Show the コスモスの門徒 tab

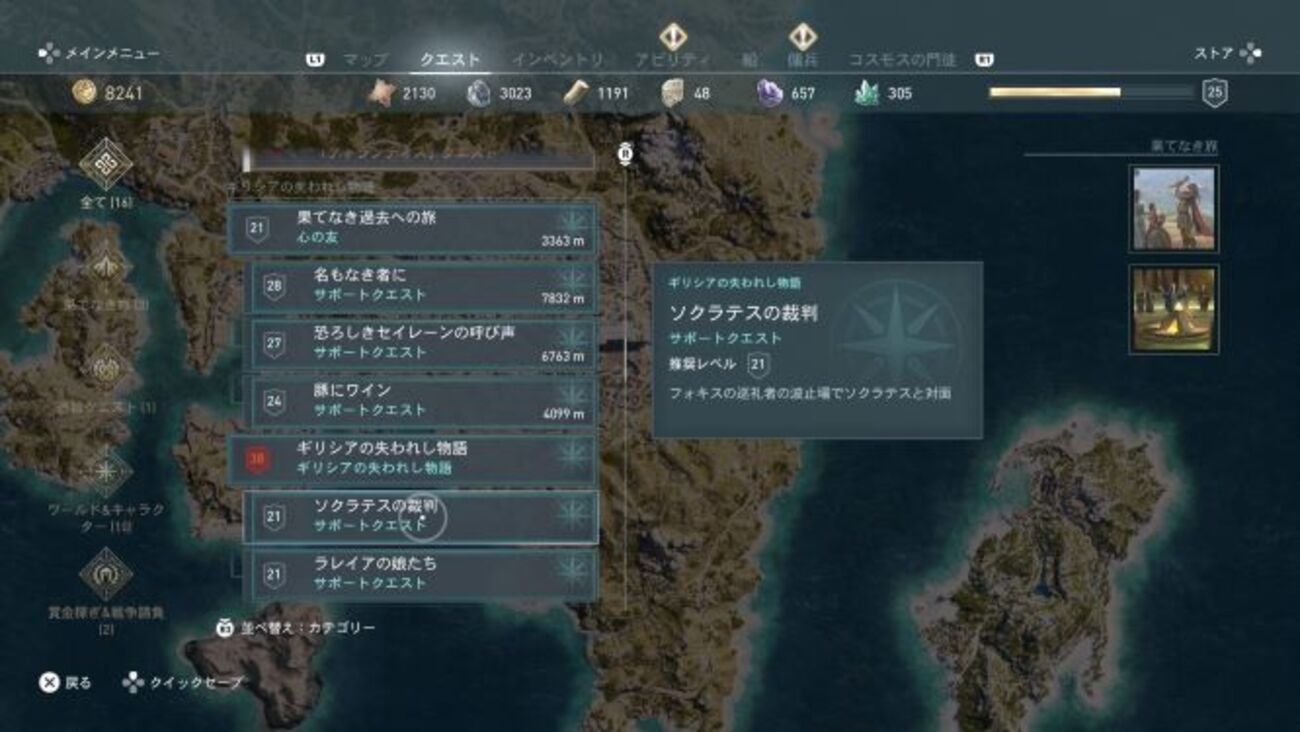902,60
